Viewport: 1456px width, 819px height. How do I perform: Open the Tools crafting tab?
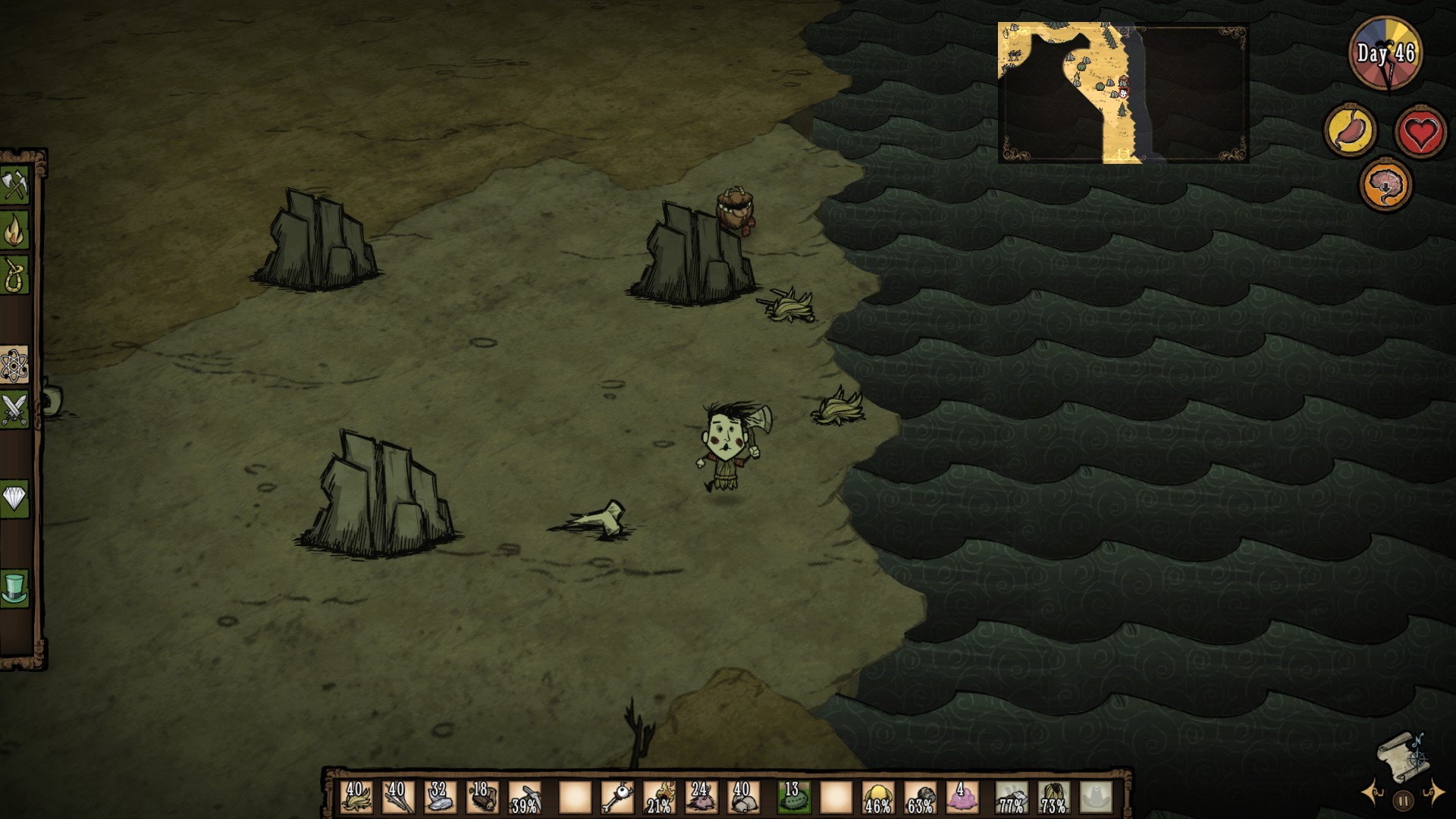point(14,186)
